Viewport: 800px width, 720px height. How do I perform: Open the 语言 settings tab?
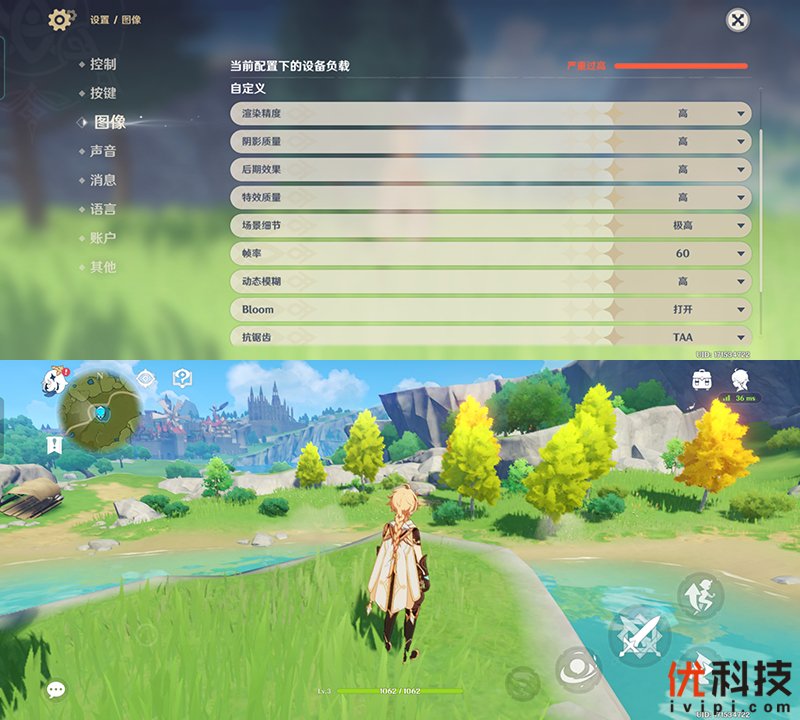point(103,209)
